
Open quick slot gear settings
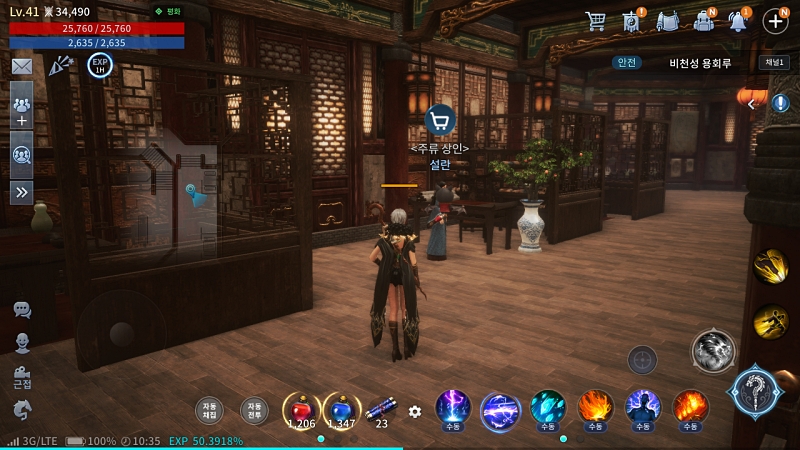coord(415,411)
